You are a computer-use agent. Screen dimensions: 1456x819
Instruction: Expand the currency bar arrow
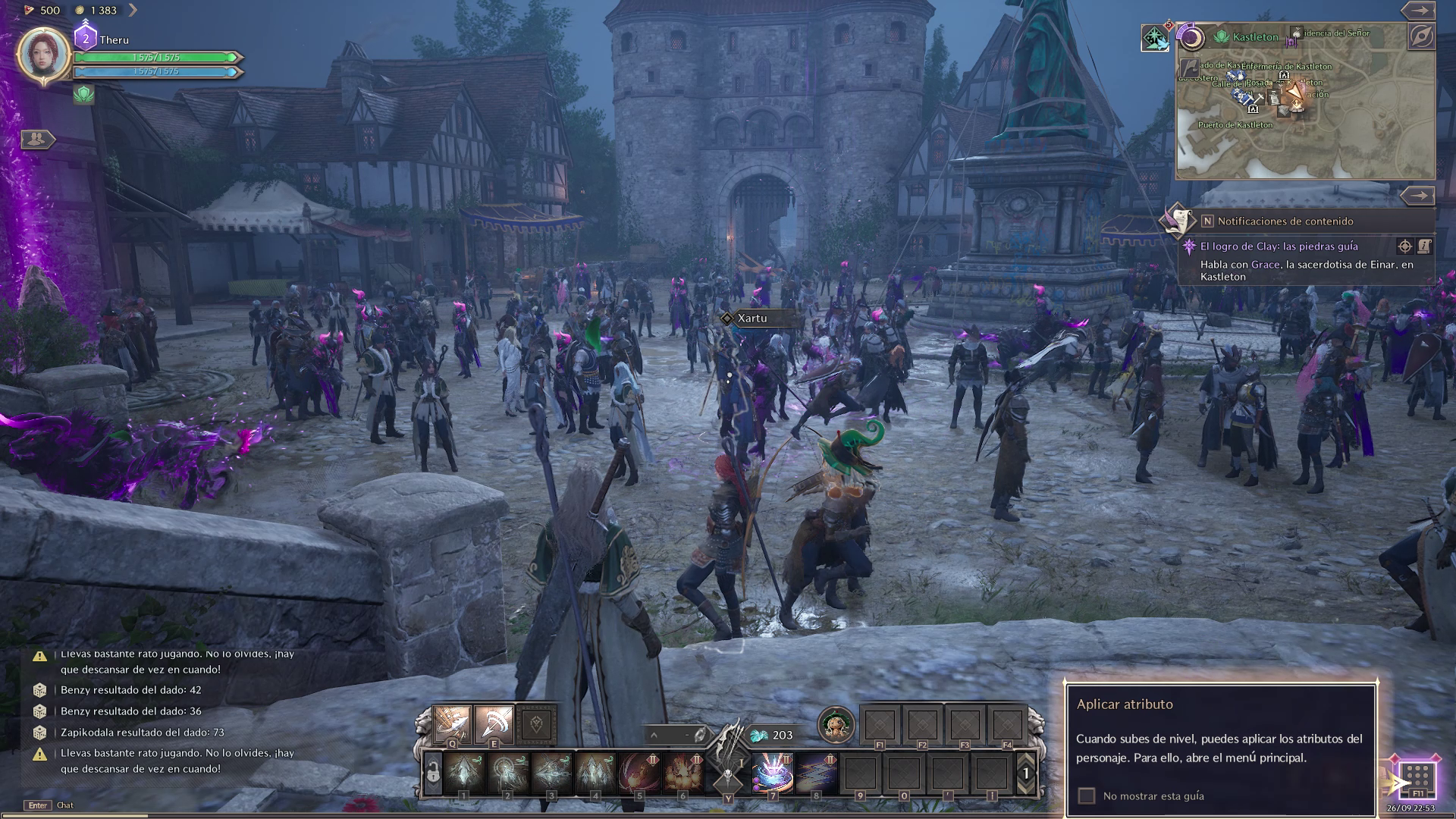point(133,10)
